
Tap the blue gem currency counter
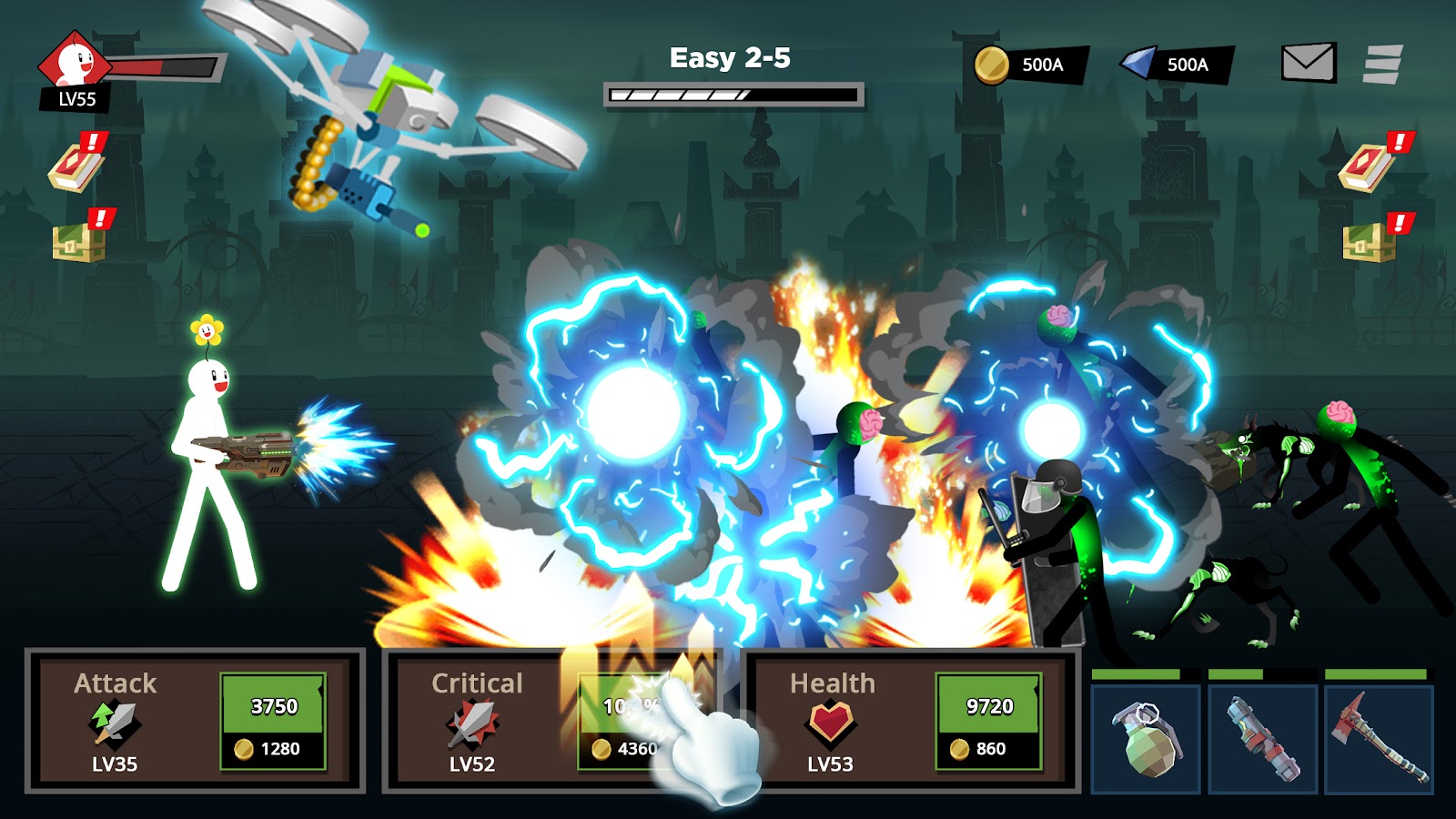(1176, 65)
